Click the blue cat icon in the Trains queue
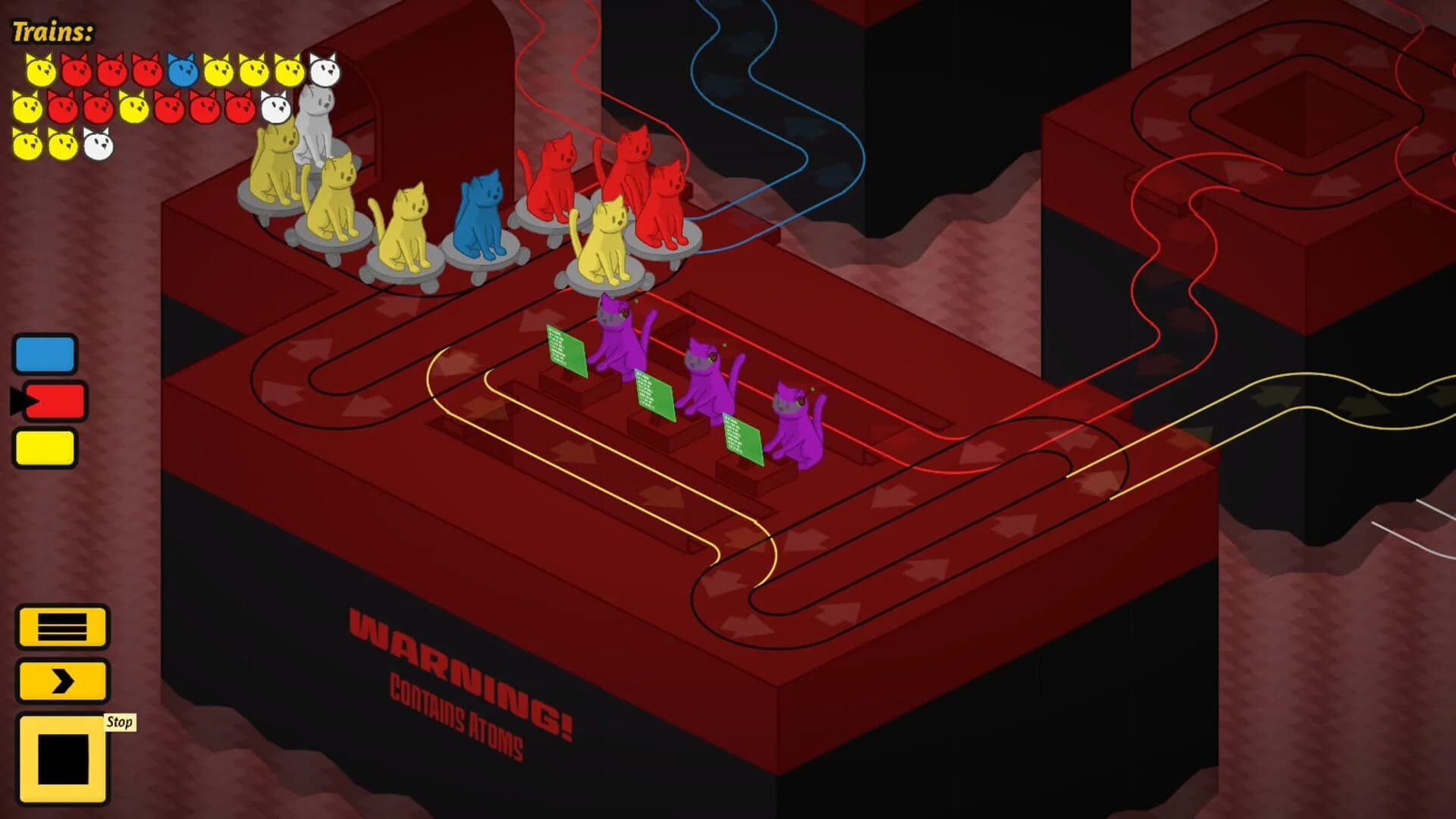1456x819 pixels. pyautogui.click(x=180, y=68)
